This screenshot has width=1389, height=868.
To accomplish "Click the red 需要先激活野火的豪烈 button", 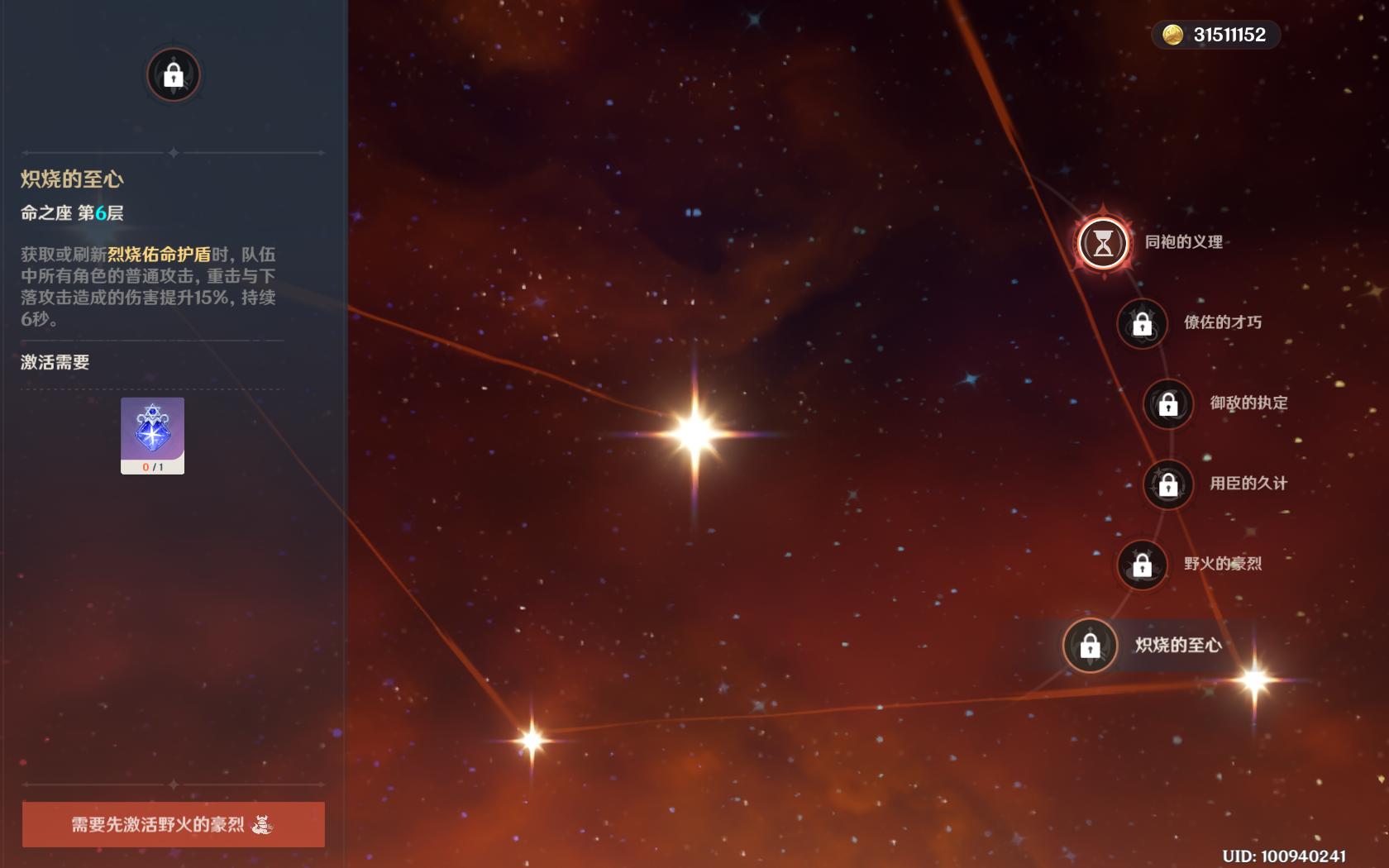I will [x=173, y=824].
